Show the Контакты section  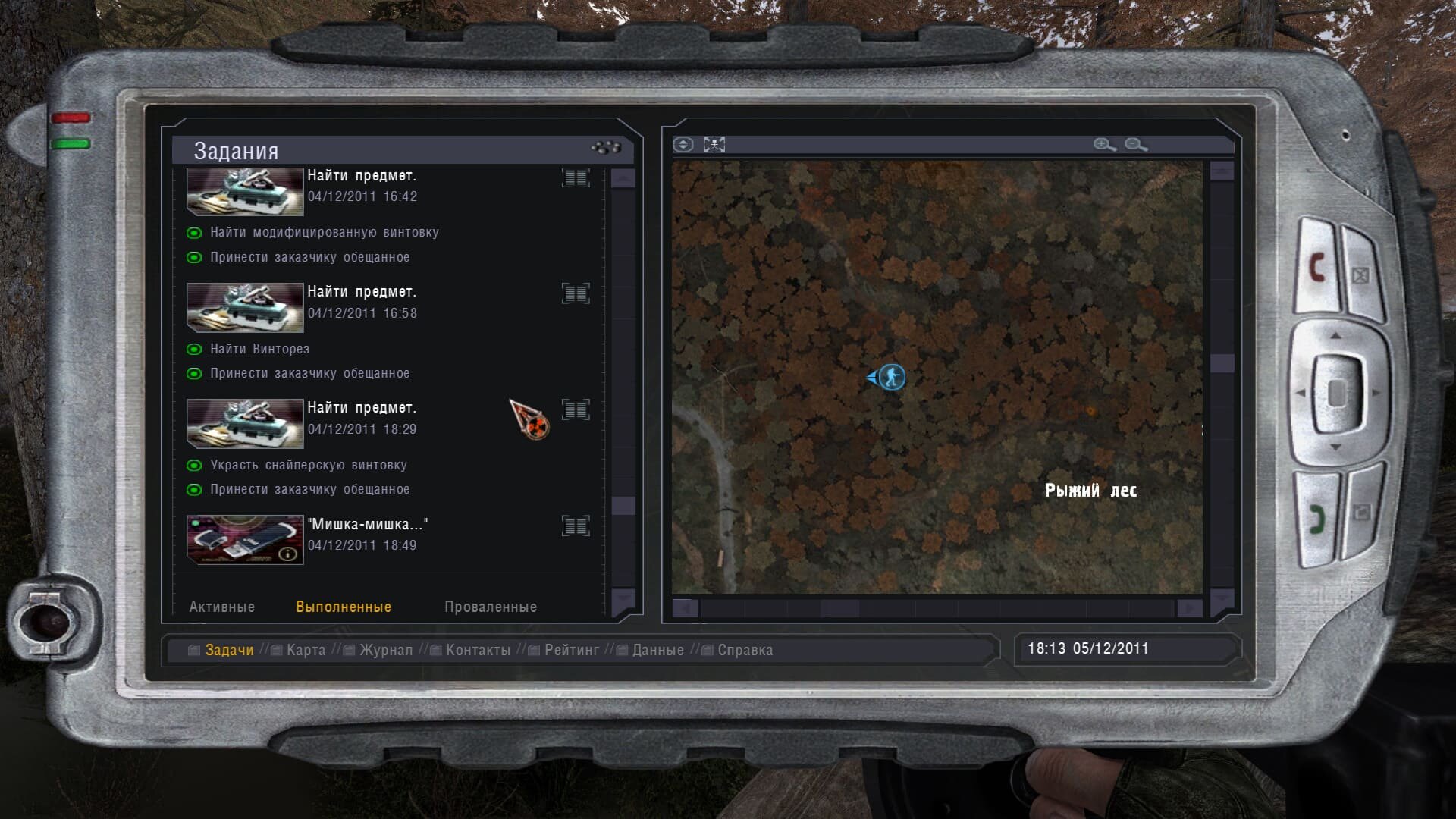(478, 650)
